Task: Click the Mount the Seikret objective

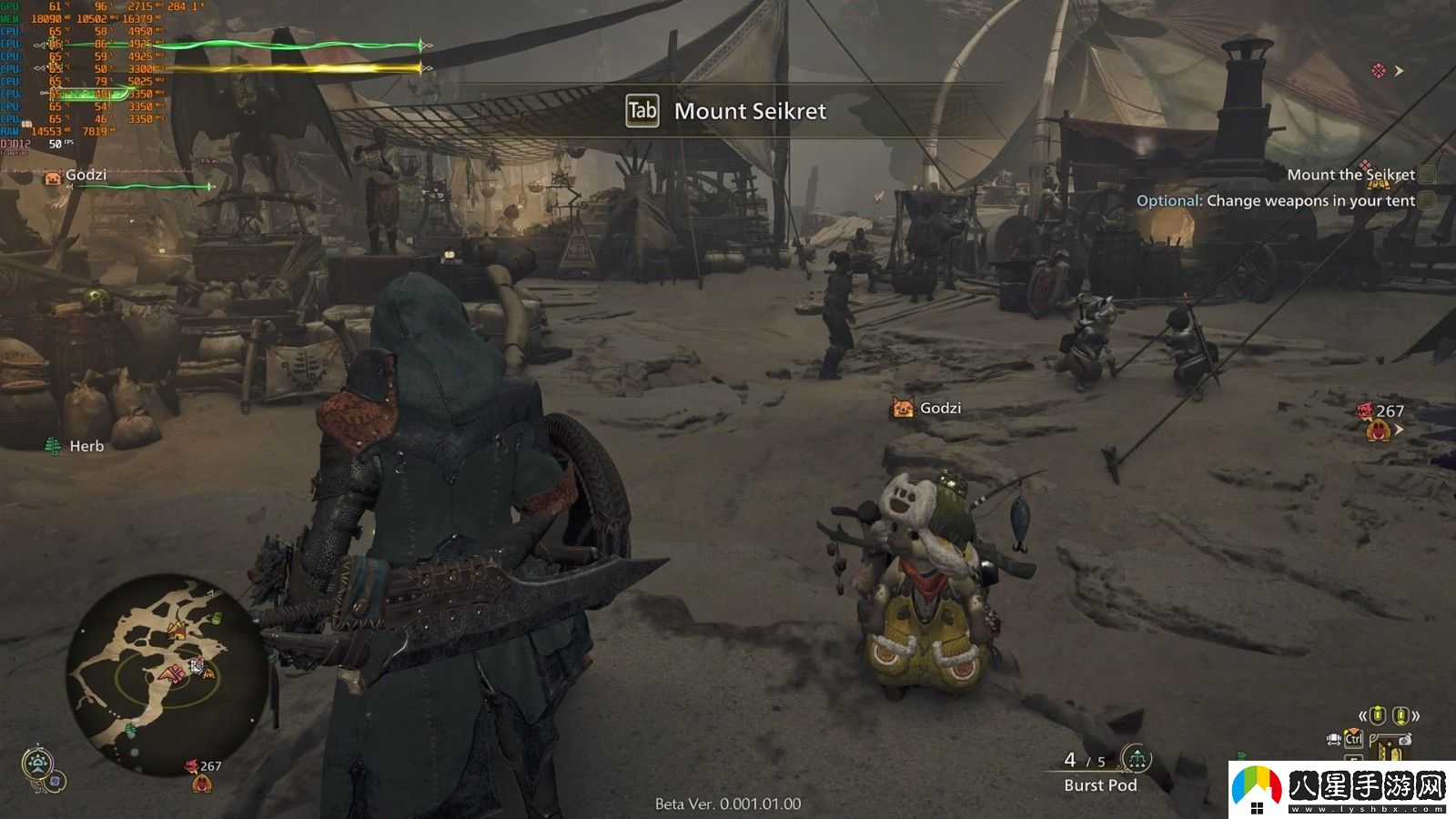Action: (x=1350, y=175)
